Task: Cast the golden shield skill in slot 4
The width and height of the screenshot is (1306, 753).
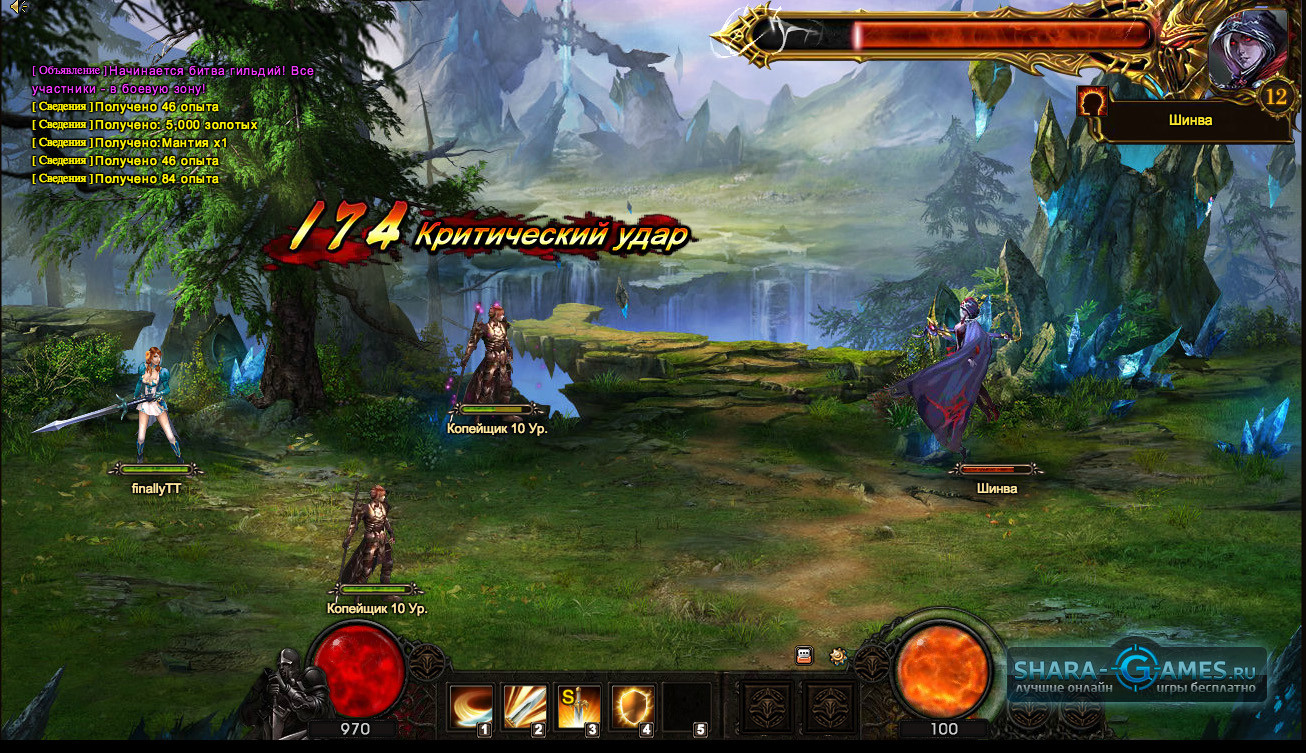Action: point(632,707)
